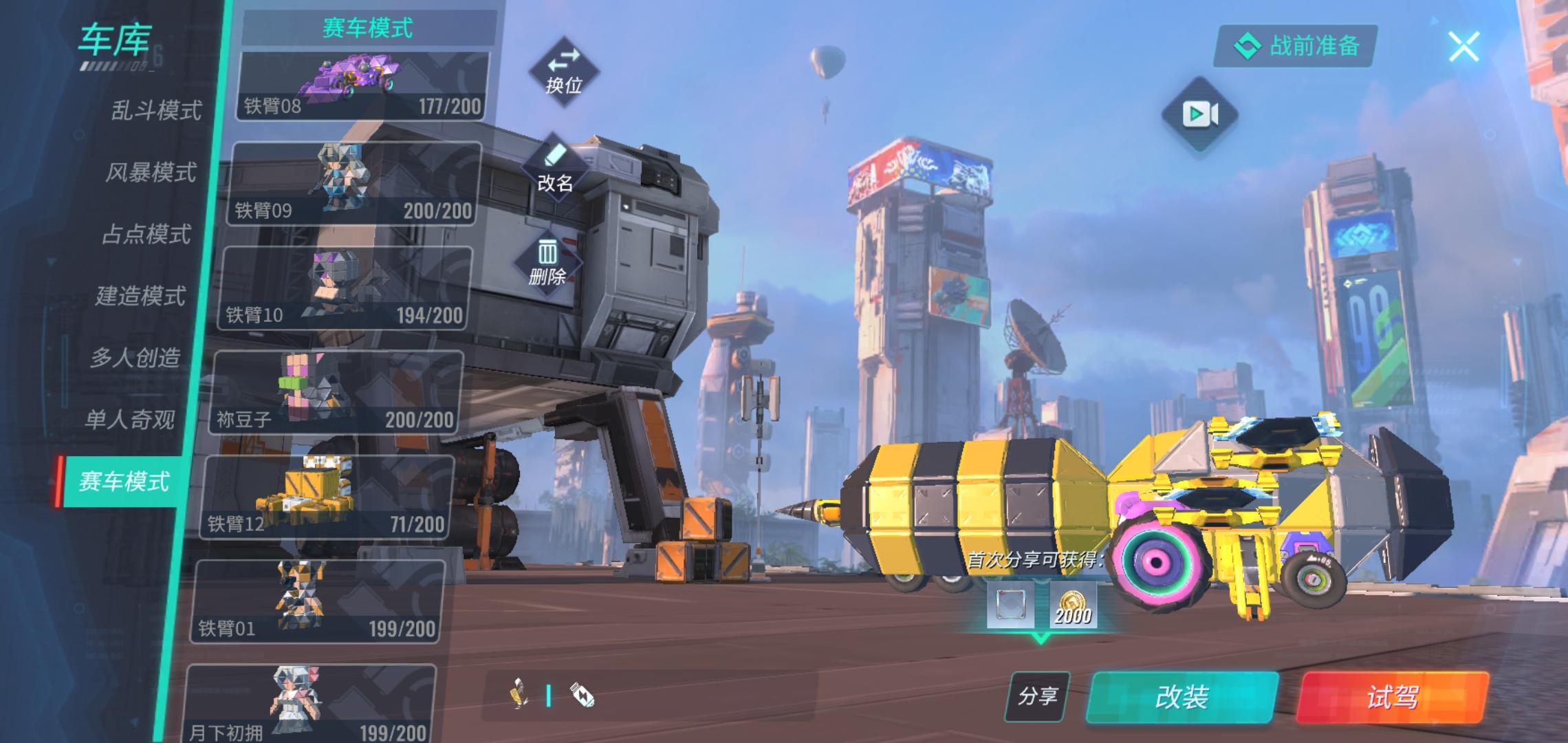Select the 风暴模式 category

click(x=151, y=172)
